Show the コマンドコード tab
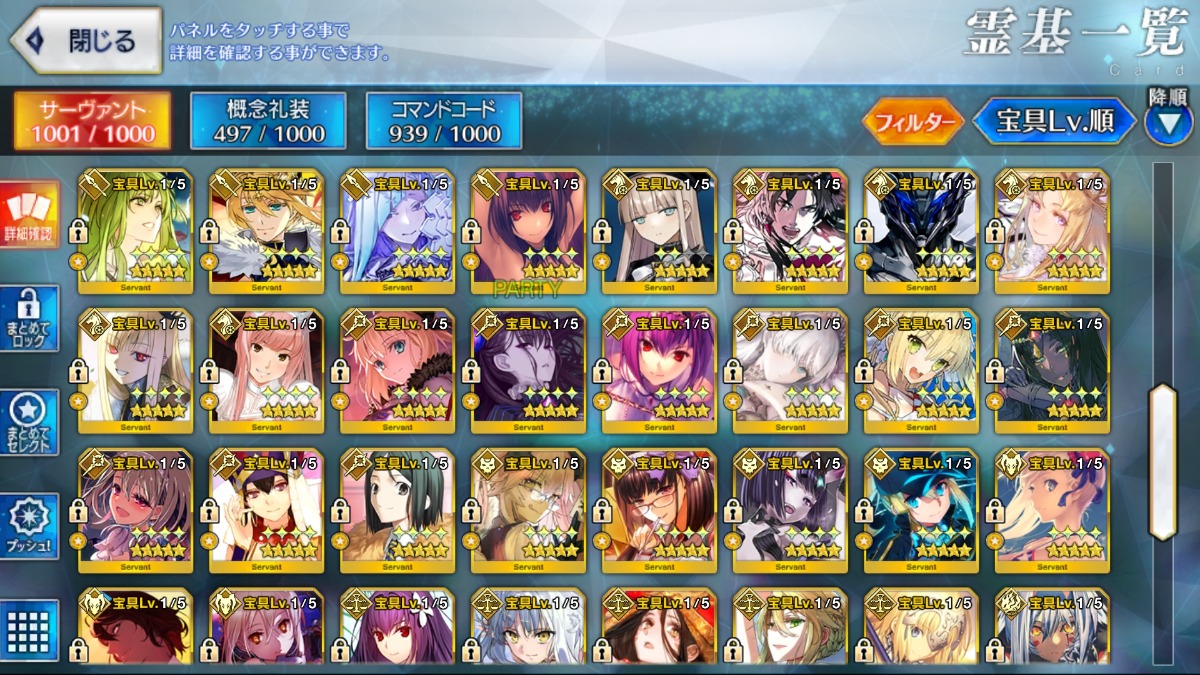1200x675 pixels. tap(444, 121)
